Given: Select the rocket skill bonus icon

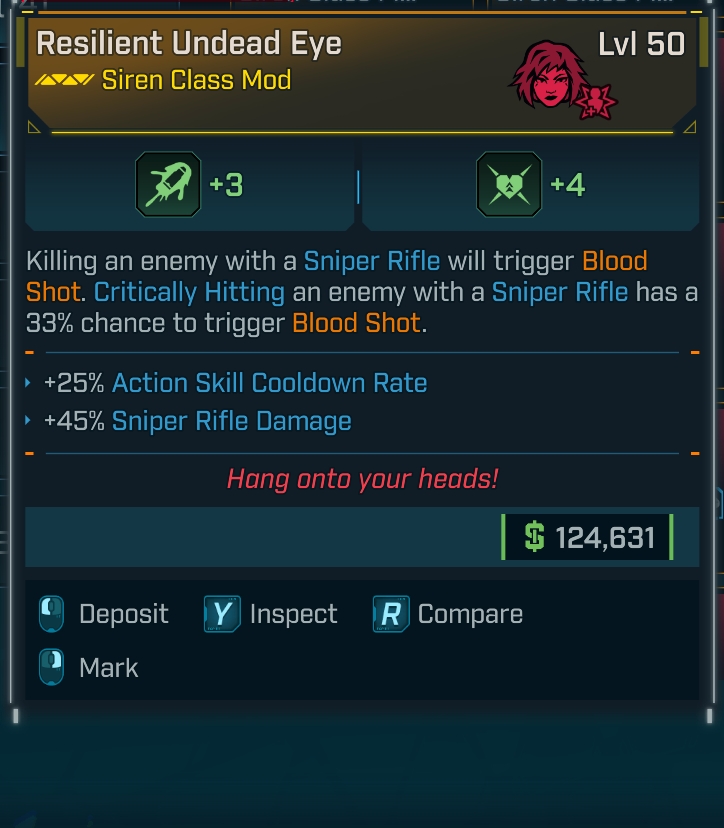Looking at the screenshot, I should coord(168,185).
